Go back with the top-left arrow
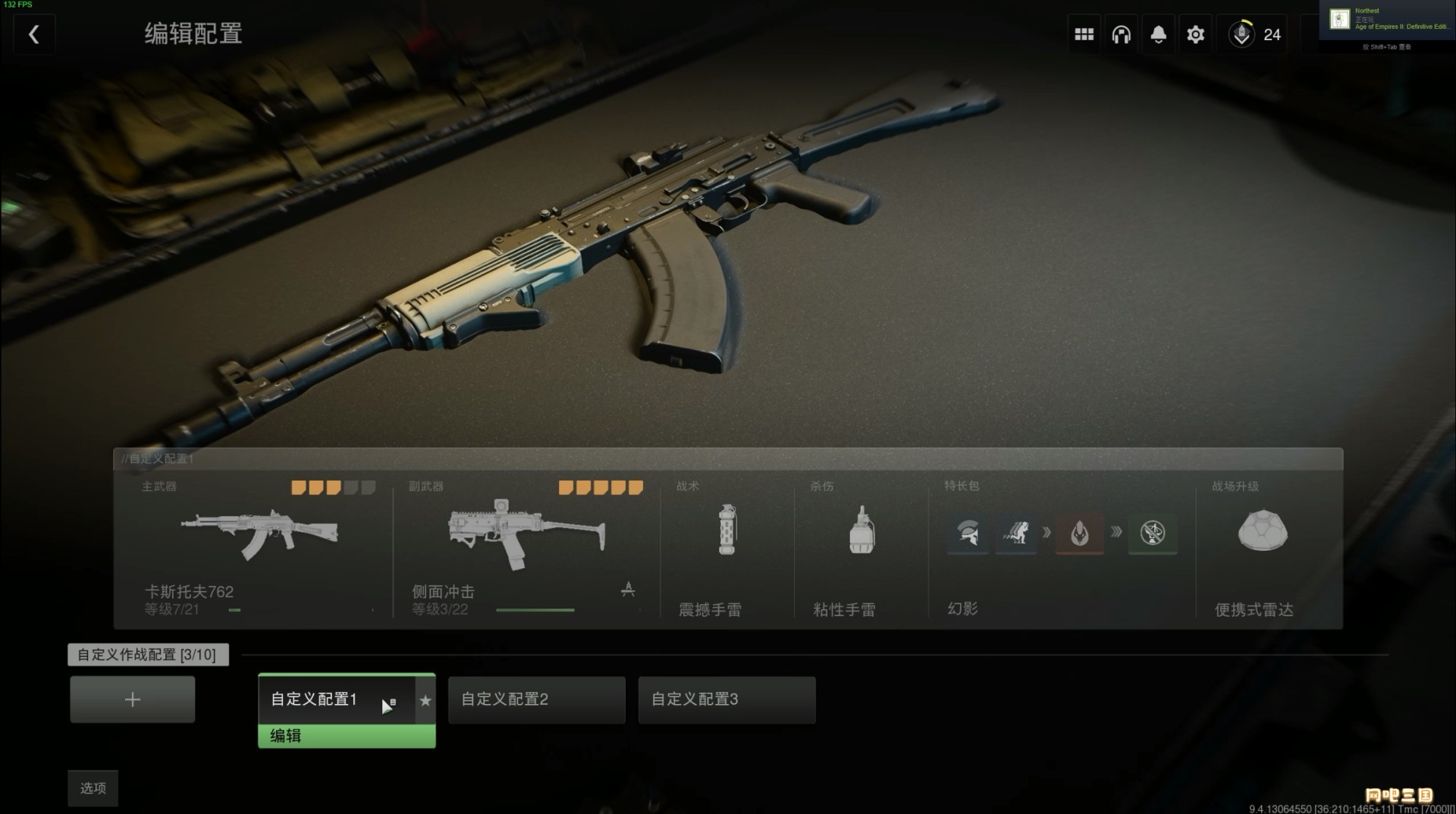This screenshot has width=1456, height=814. [x=34, y=35]
